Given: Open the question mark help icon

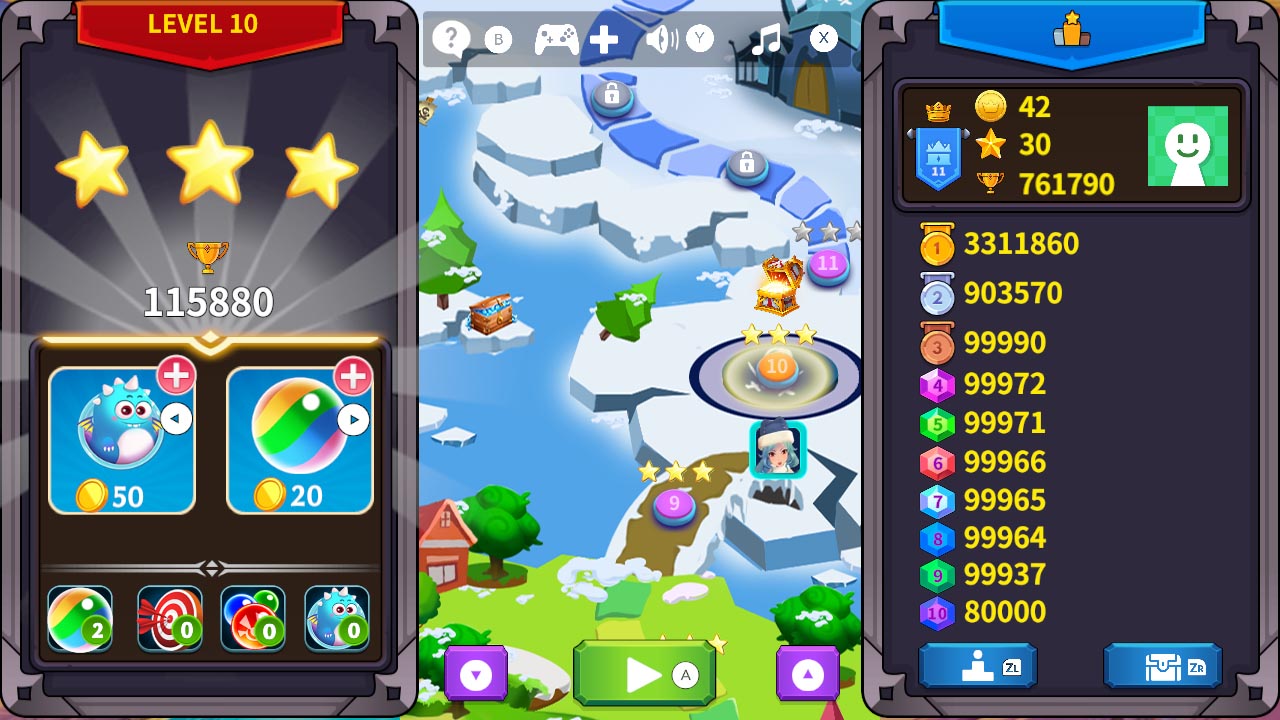Looking at the screenshot, I should click(x=450, y=39).
